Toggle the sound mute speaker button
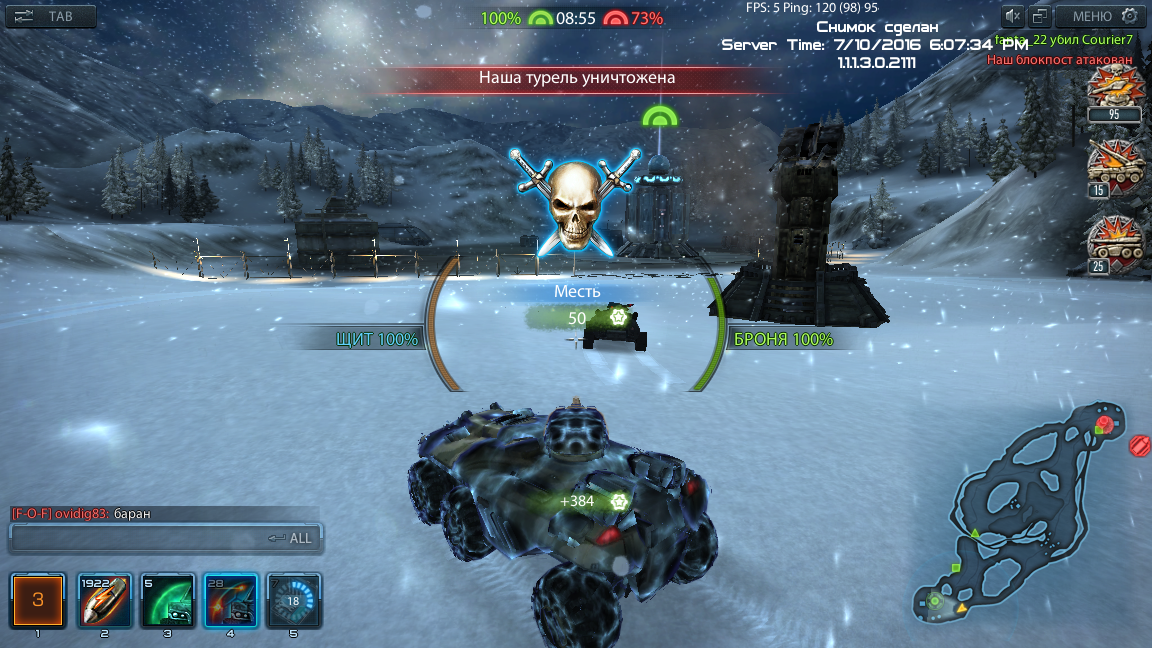Image resolution: width=1152 pixels, height=648 pixels. point(1013,16)
